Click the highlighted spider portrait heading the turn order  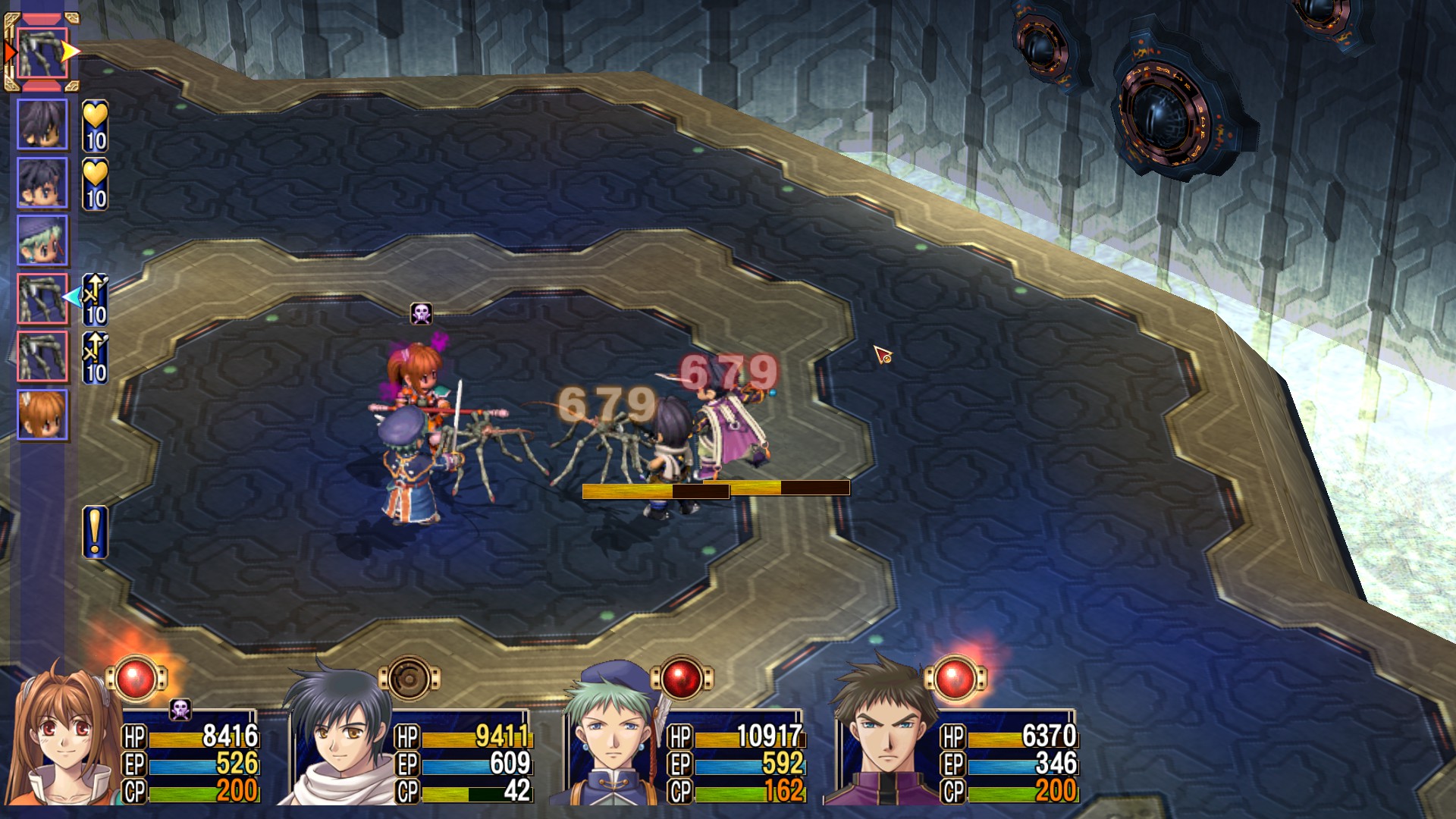[x=42, y=52]
